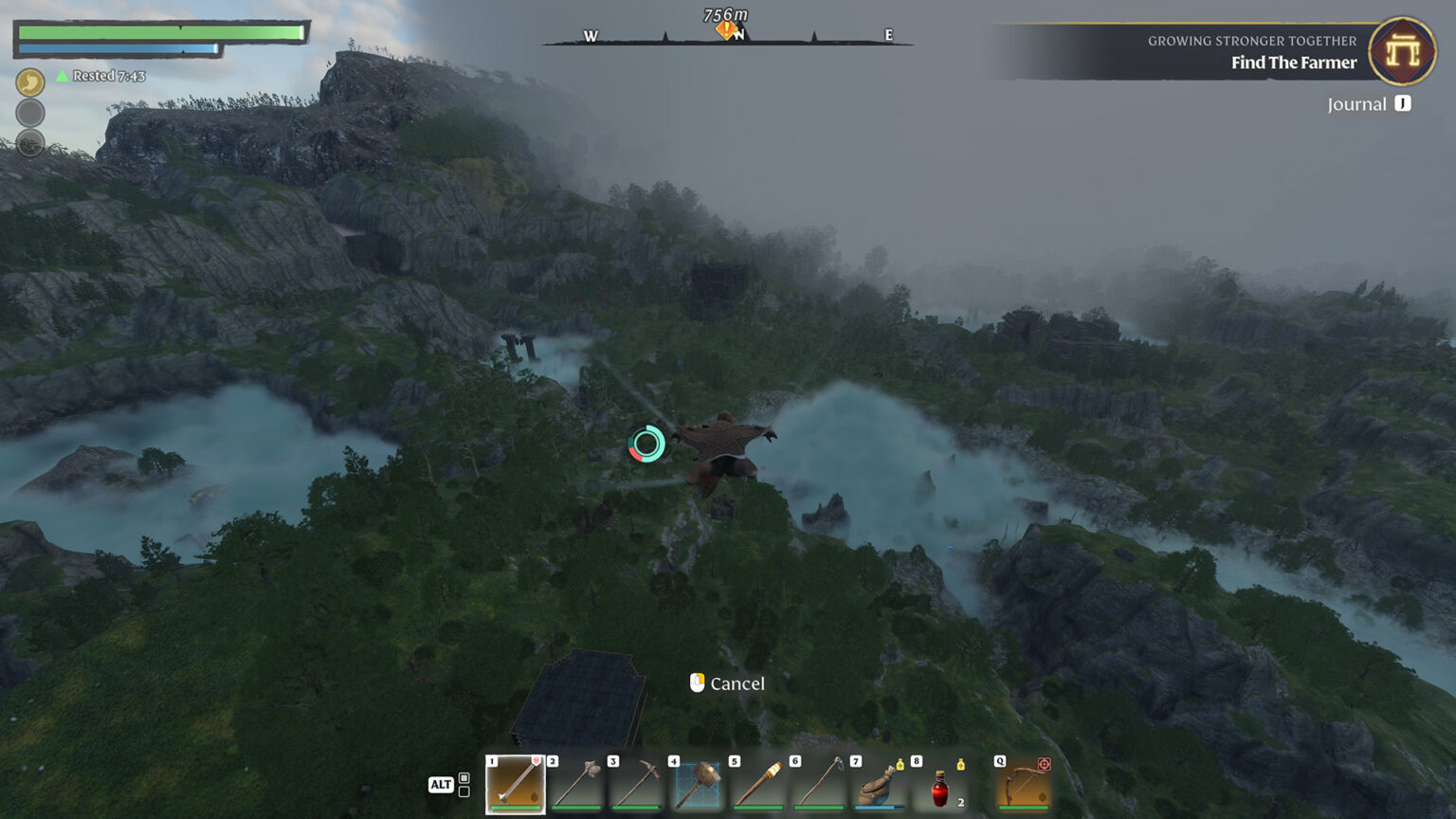Viewport: 1456px width, 819px height.
Task: Open the Find The Farmer quest panel
Action: click(1294, 63)
